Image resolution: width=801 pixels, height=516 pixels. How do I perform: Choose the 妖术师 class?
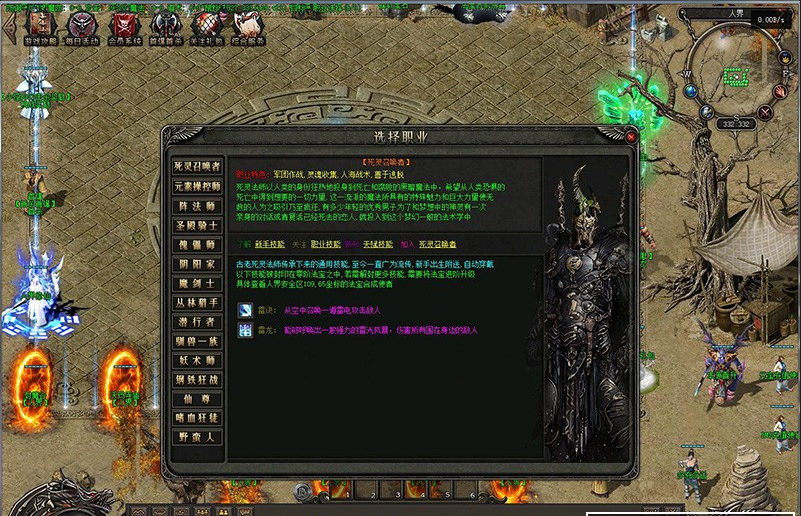(196, 361)
